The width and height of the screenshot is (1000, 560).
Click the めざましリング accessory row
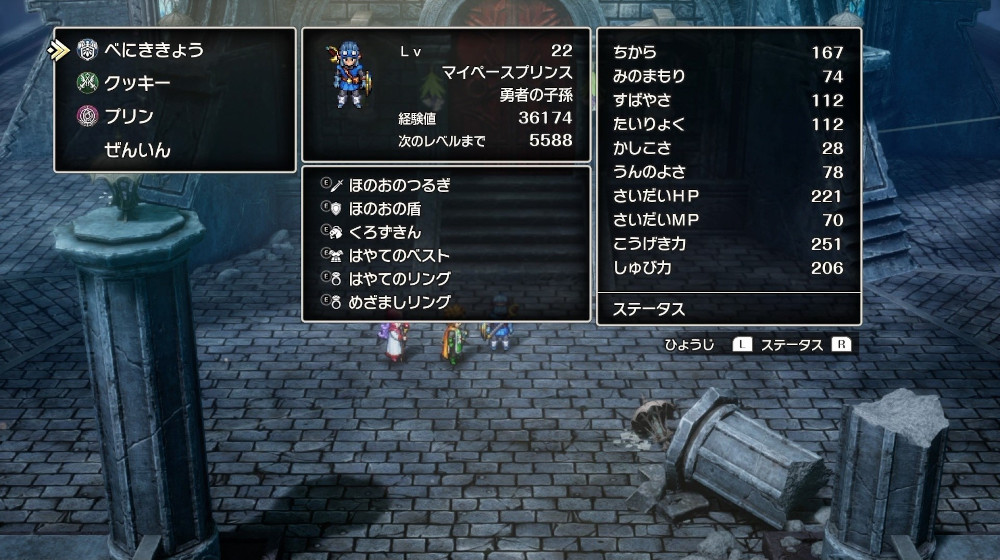pyautogui.click(x=400, y=301)
